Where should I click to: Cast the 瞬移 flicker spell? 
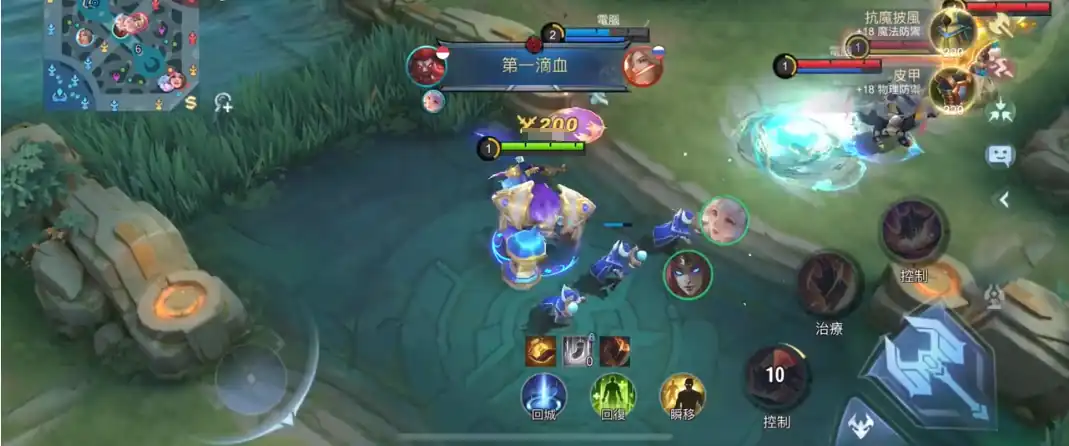click(x=682, y=394)
